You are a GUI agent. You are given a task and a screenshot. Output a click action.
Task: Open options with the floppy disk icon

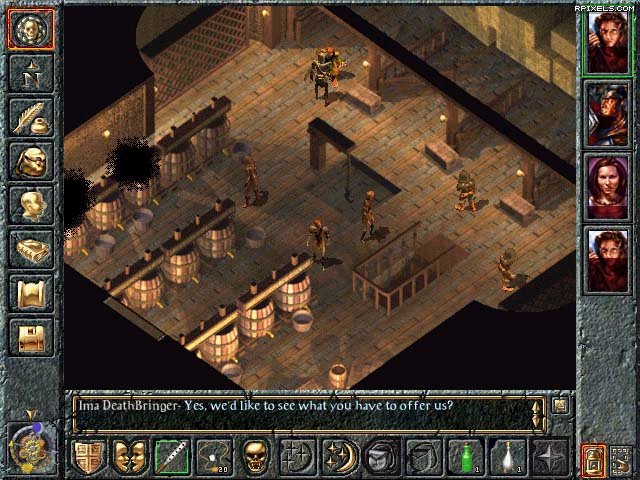[x=30, y=337]
